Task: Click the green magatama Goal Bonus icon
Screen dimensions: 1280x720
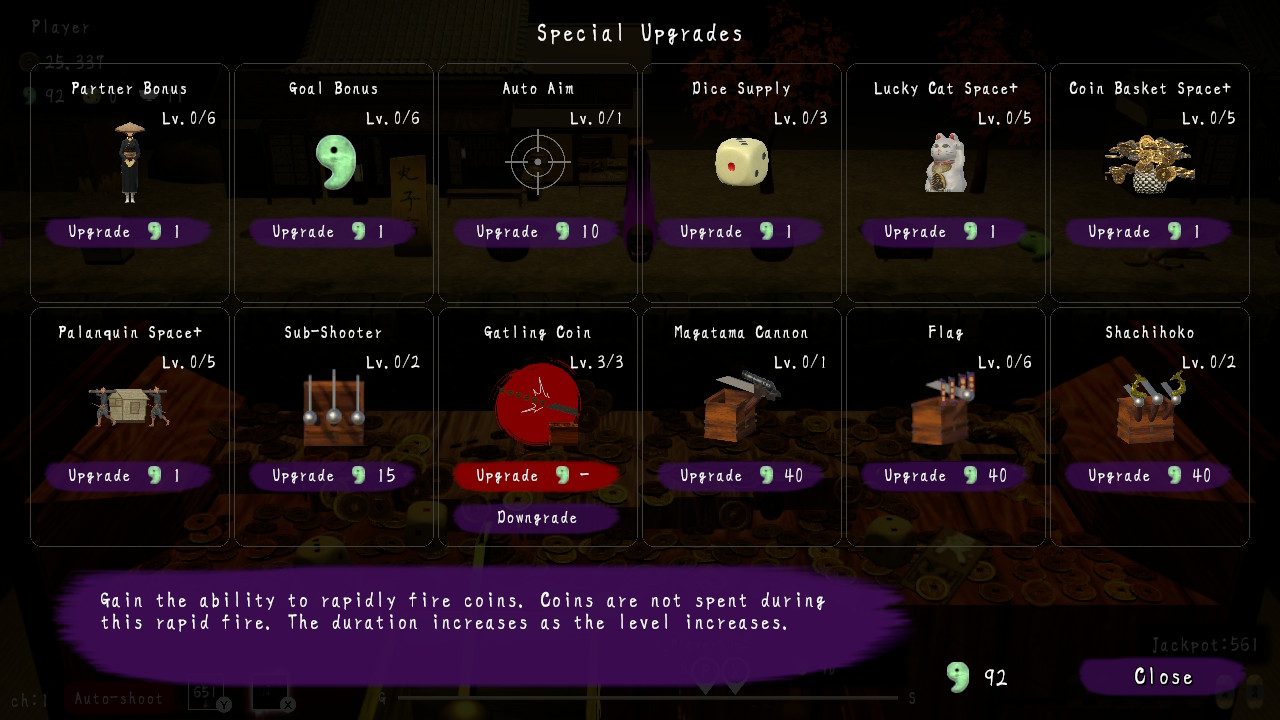Action: 334,163
